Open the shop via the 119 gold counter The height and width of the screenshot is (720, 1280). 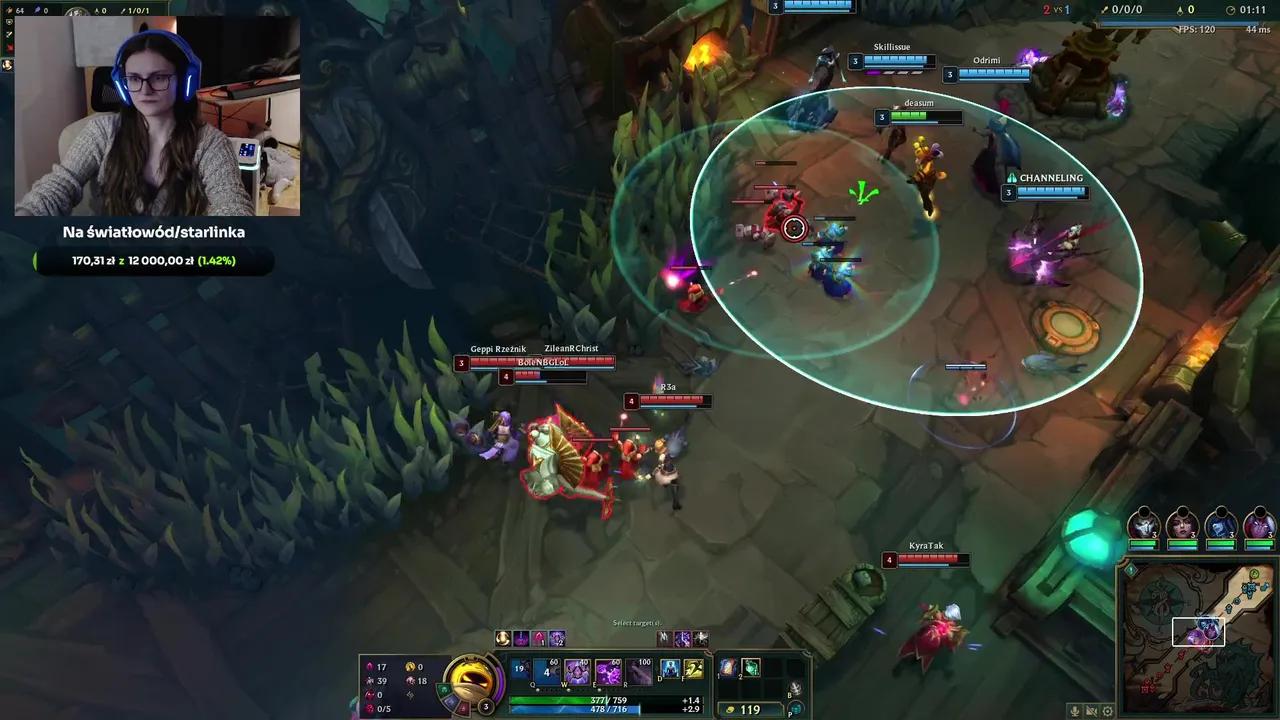tap(748, 709)
